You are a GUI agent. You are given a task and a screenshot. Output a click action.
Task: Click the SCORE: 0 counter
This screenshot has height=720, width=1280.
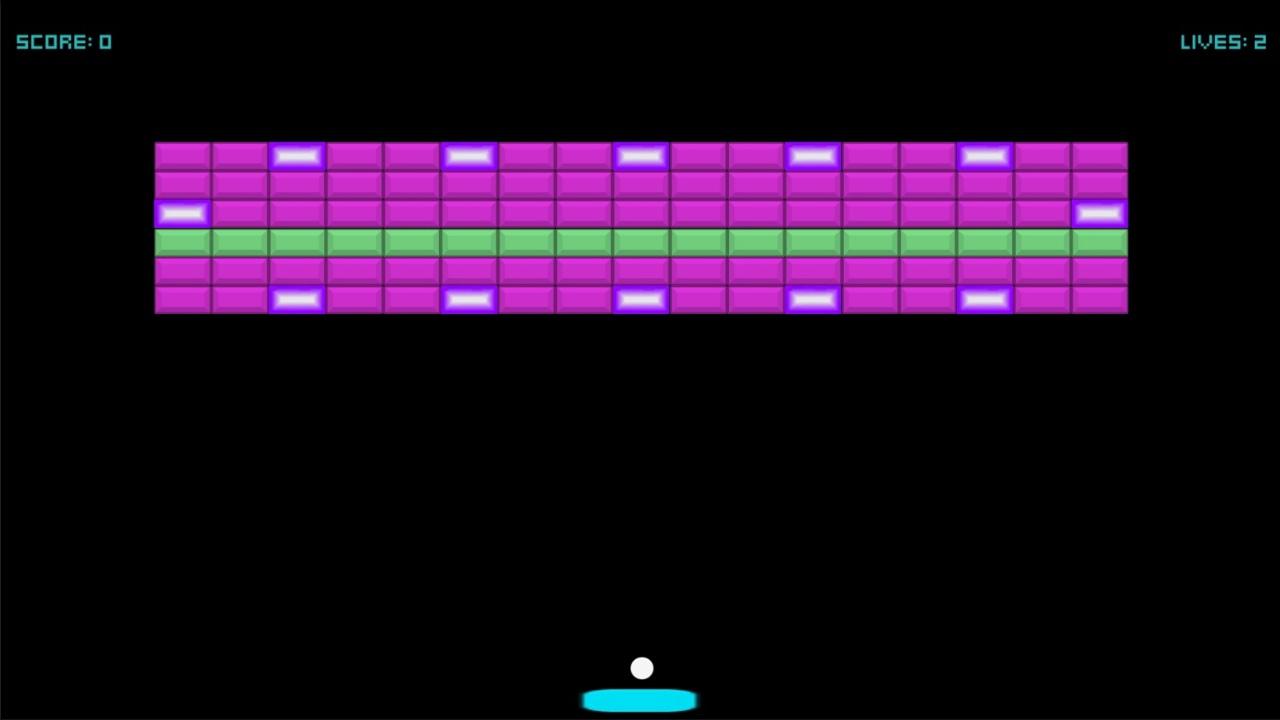coord(64,41)
